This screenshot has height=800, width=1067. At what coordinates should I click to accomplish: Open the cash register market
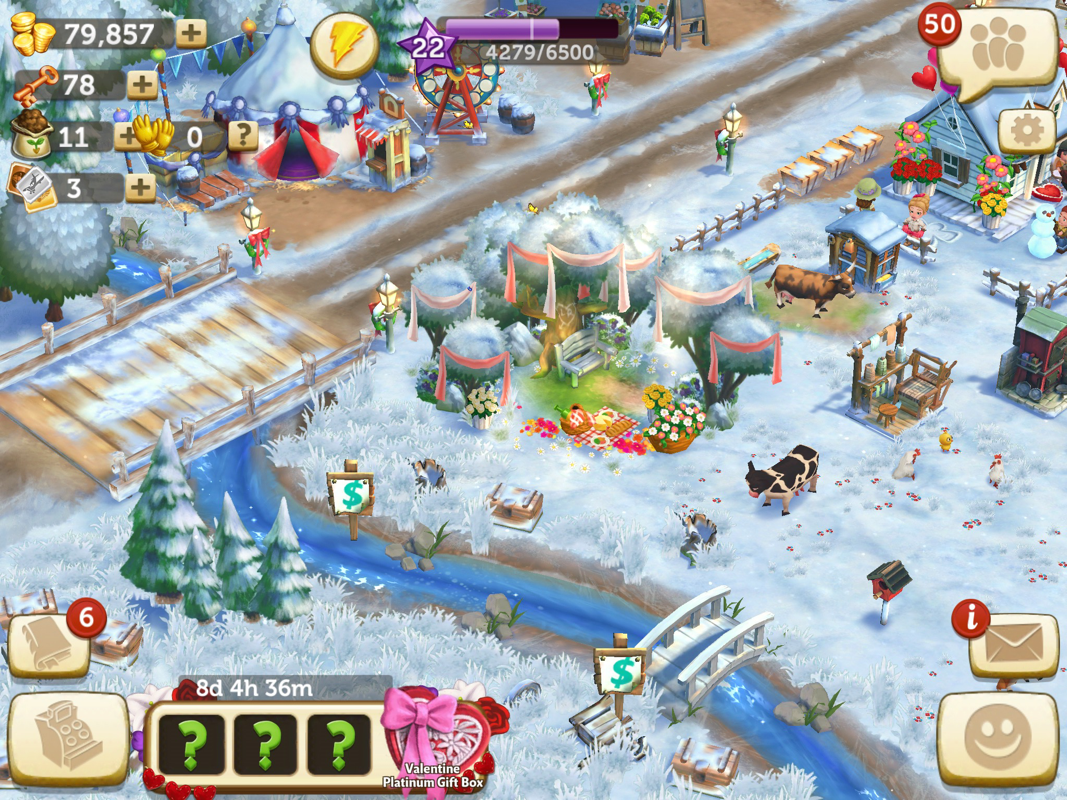click(x=67, y=740)
